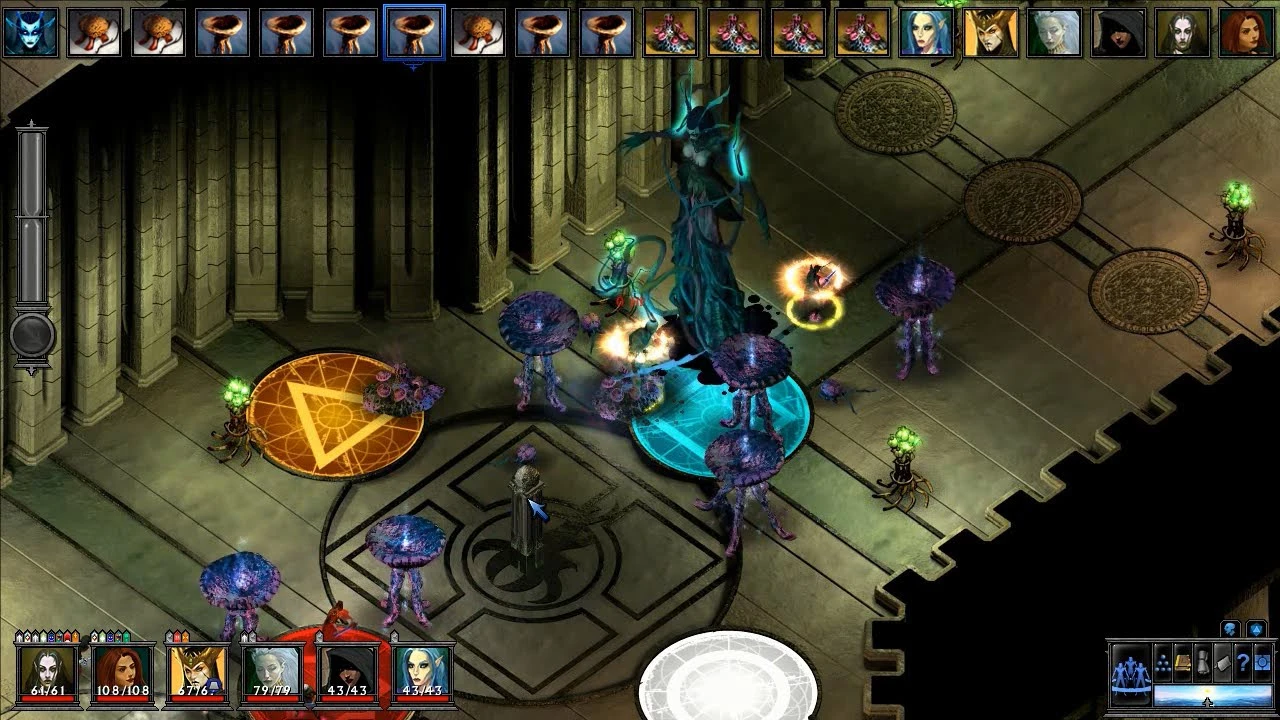Click the first portrait's red health bar

pos(47,697)
